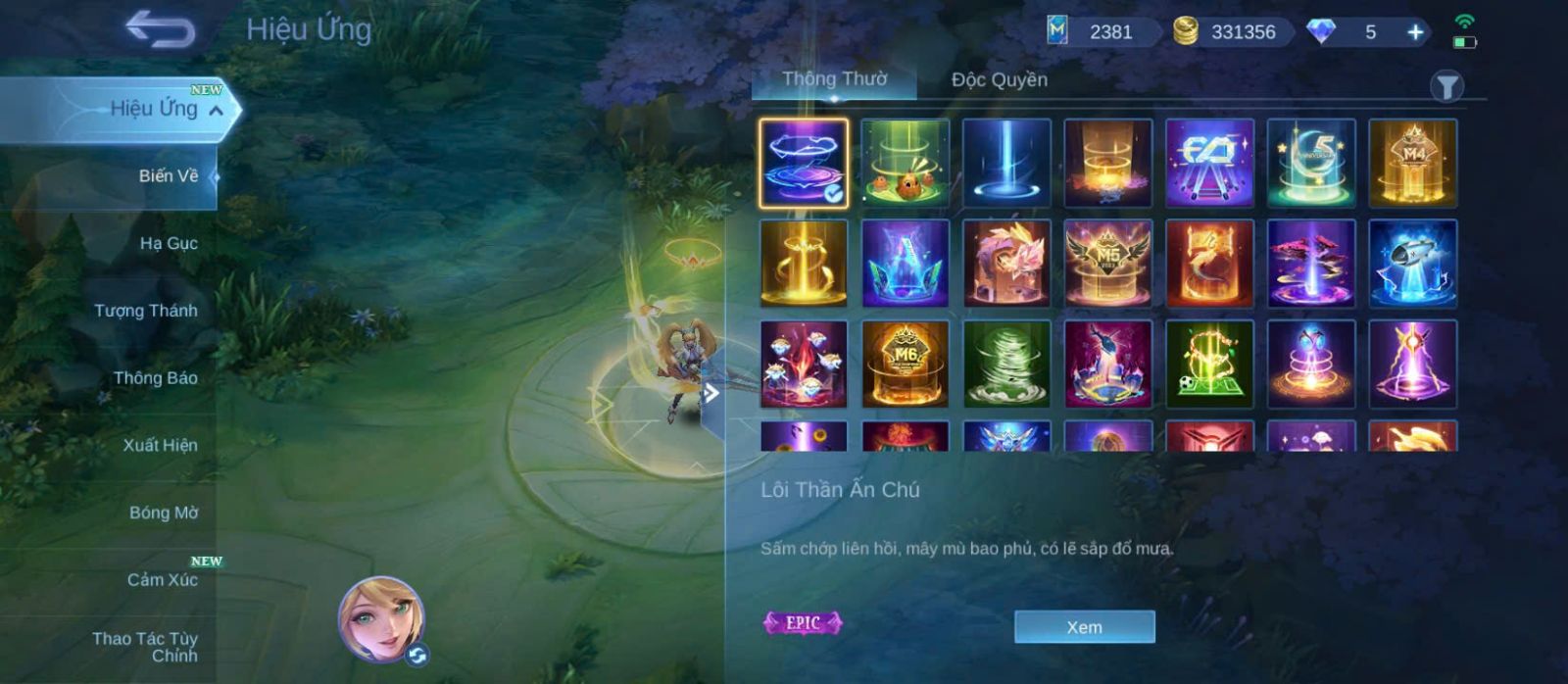Add diamonds with the plus button
Screen dimensions: 1568x684
[x=1415, y=32]
